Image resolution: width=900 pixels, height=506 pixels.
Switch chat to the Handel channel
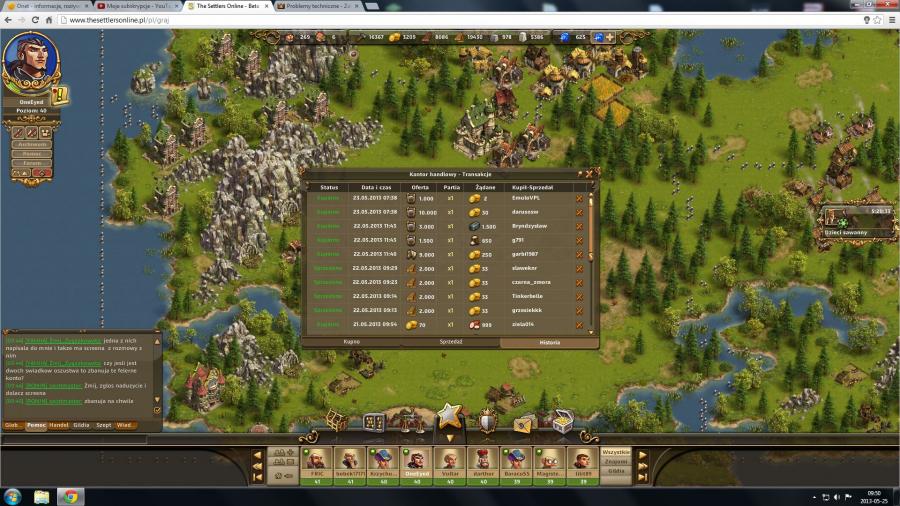(x=59, y=425)
